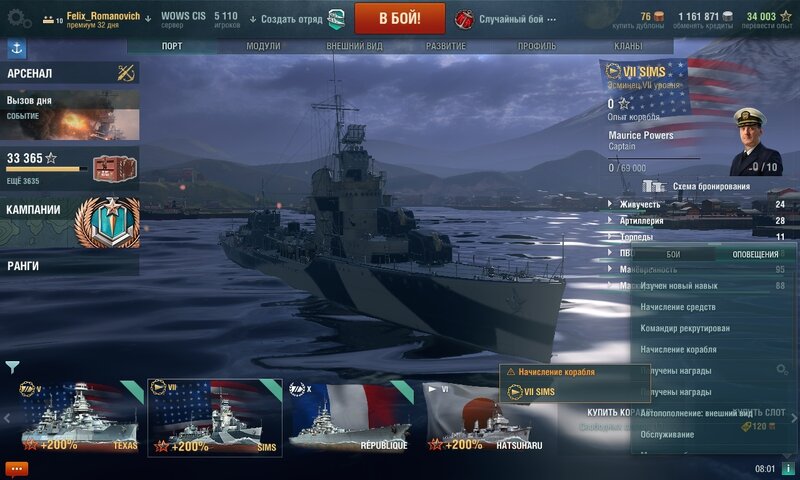Start battle with the В БОЙ! button

pos(400,18)
